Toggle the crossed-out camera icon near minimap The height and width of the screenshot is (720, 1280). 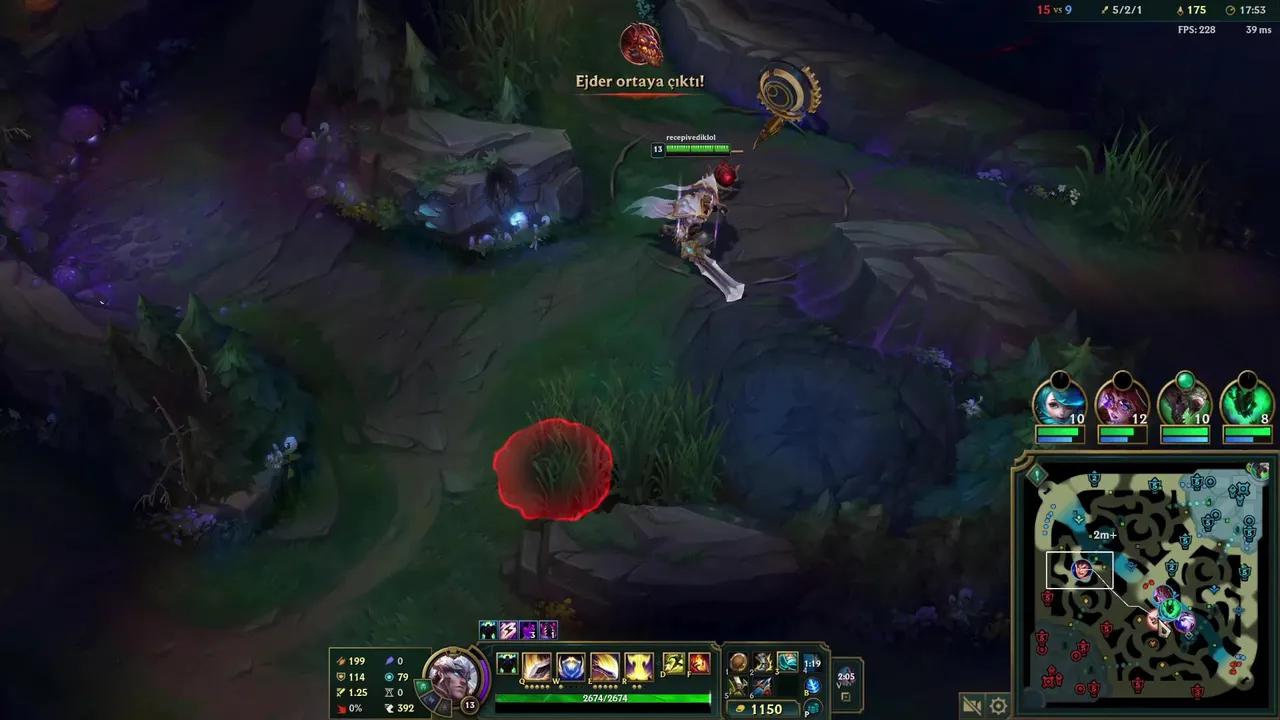[x=971, y=704]
